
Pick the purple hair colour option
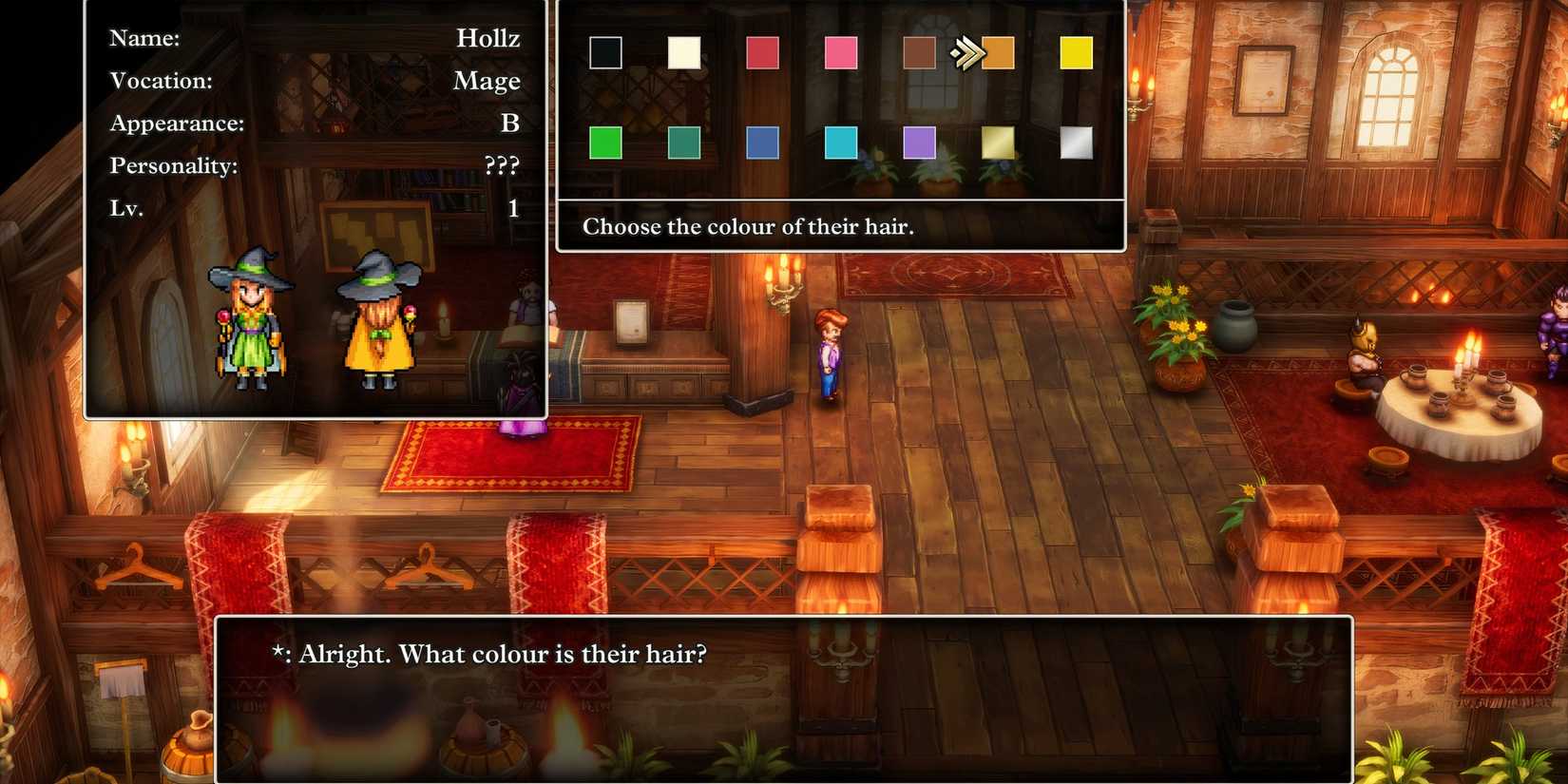point(919,143)
